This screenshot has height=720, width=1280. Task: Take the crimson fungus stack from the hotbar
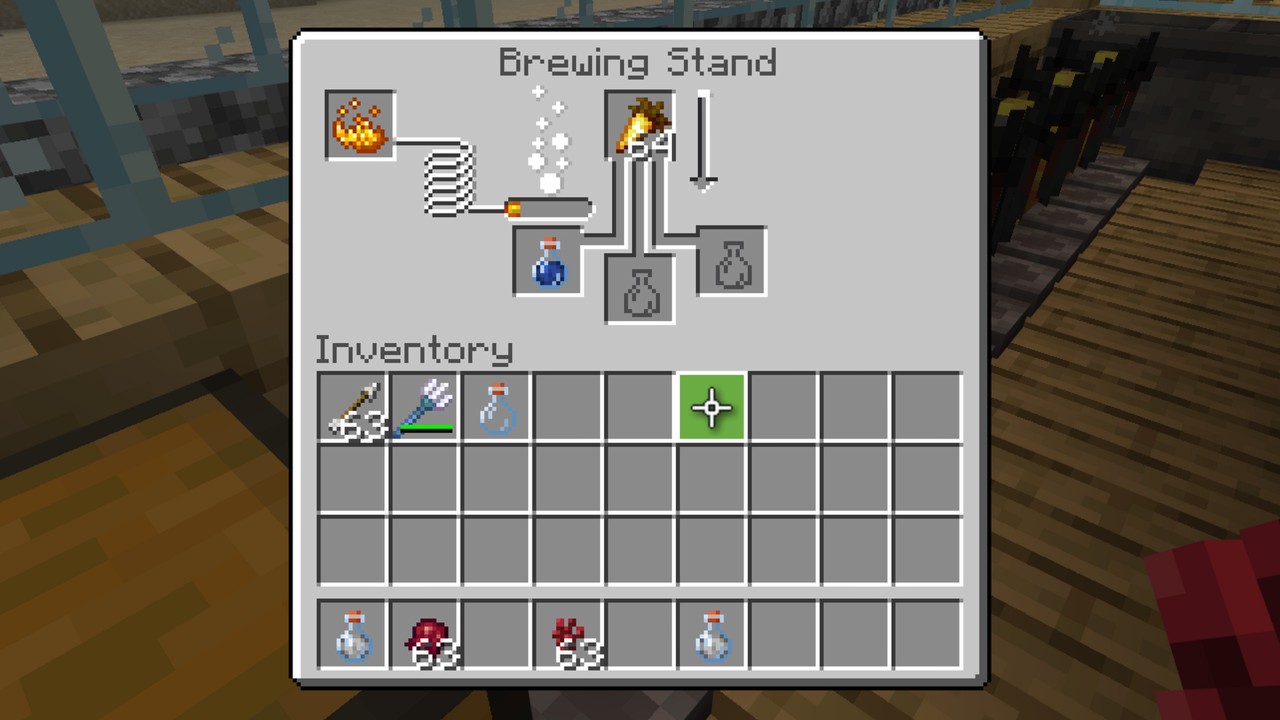(423, 633)
